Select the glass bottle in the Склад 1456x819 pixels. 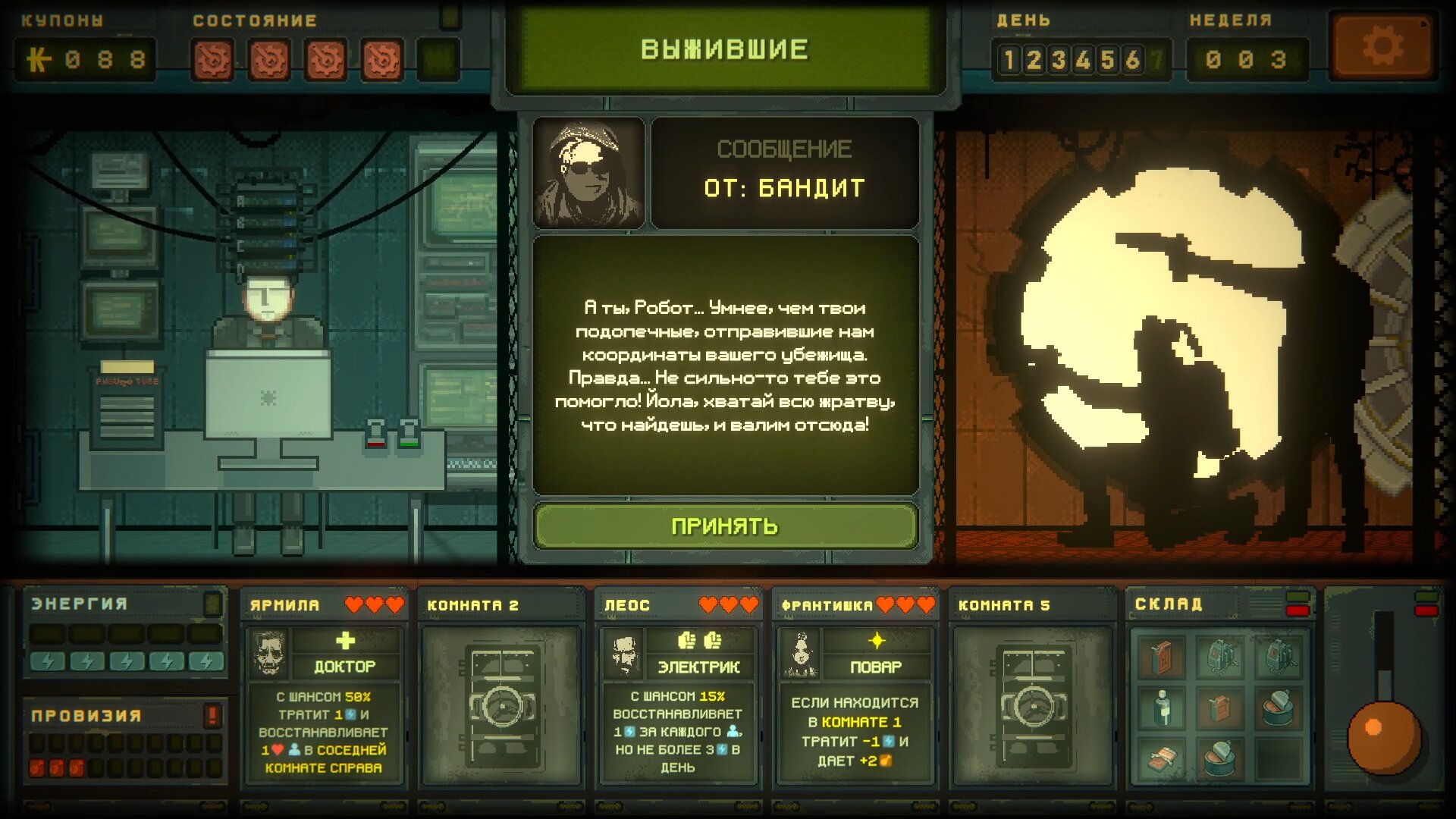[x=1162, y=708]
